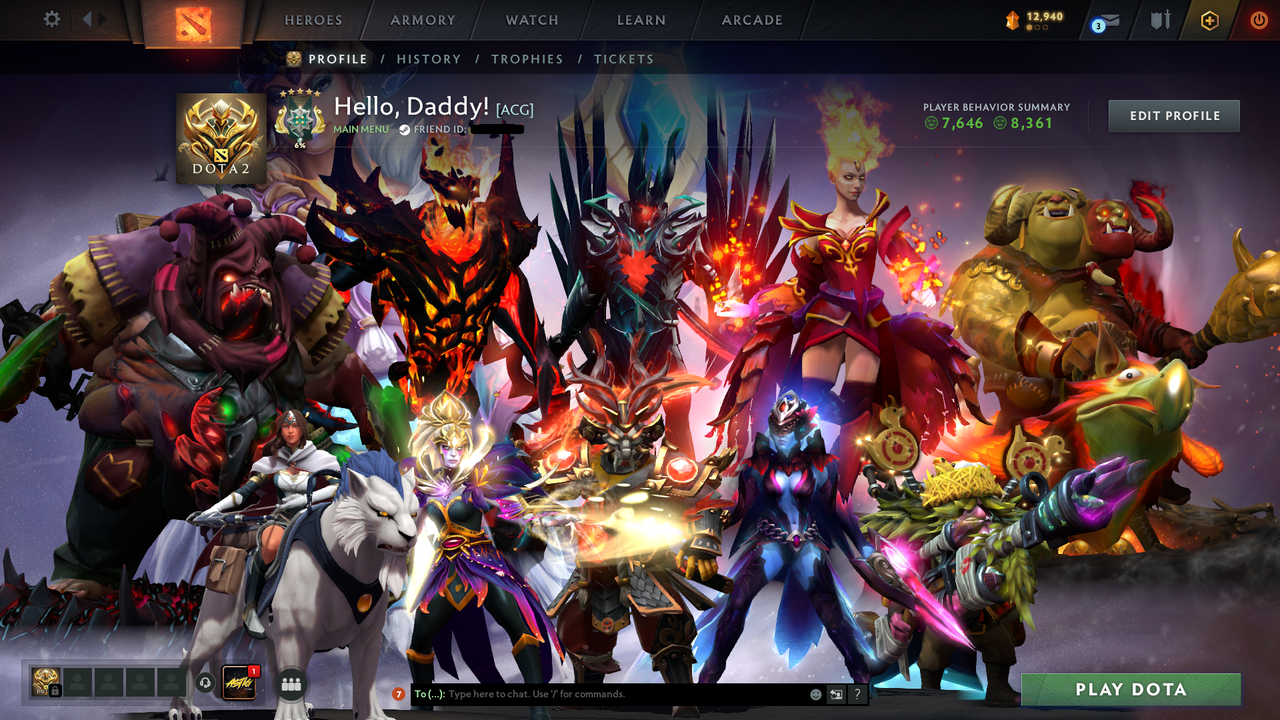Open the ASTG guild page
Image resolution: width=1280 pixels, height=720 pixels.
(x=239, y=682)
